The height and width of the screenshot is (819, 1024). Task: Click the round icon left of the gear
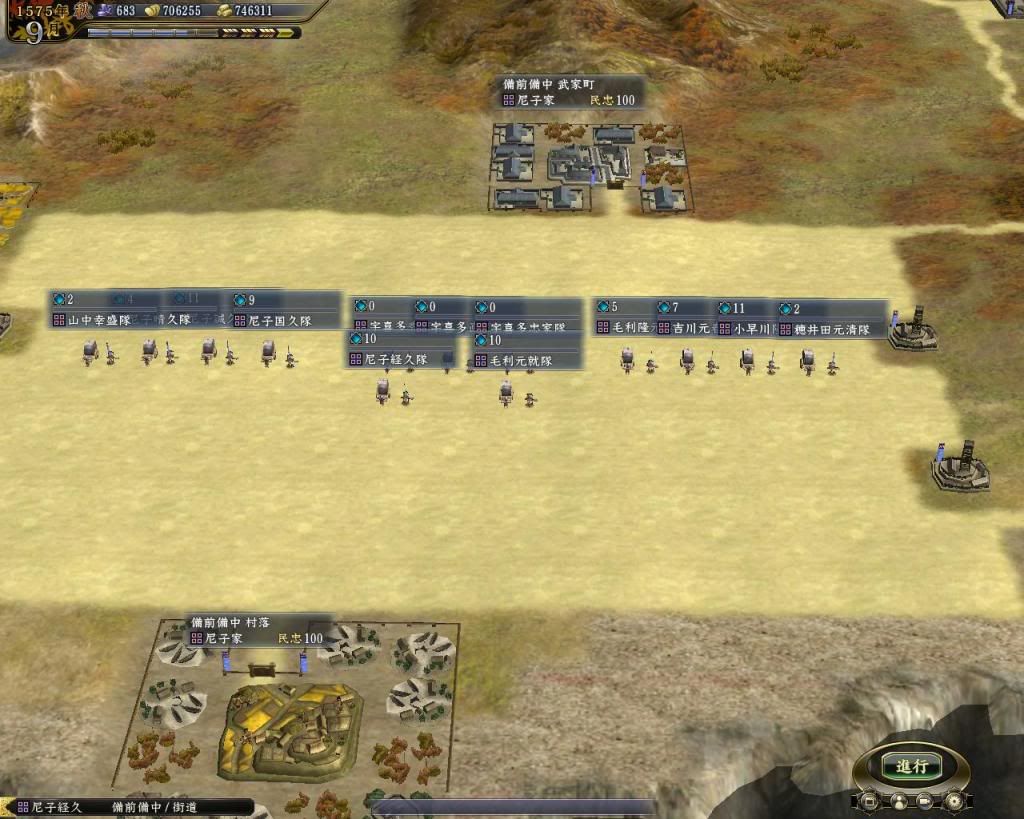[927, 801]
